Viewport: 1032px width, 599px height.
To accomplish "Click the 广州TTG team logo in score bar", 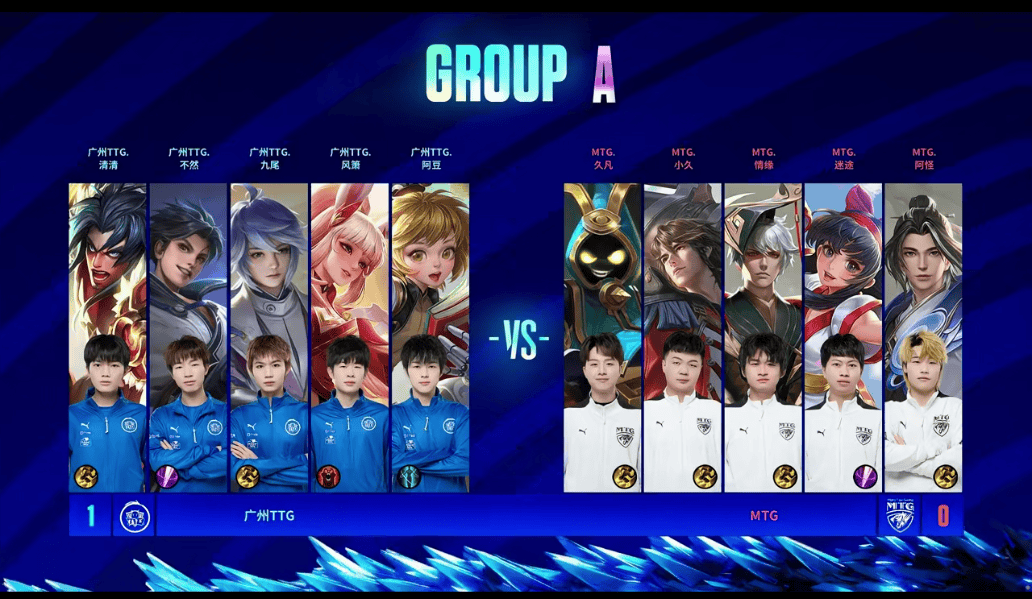I will point(133,517).
